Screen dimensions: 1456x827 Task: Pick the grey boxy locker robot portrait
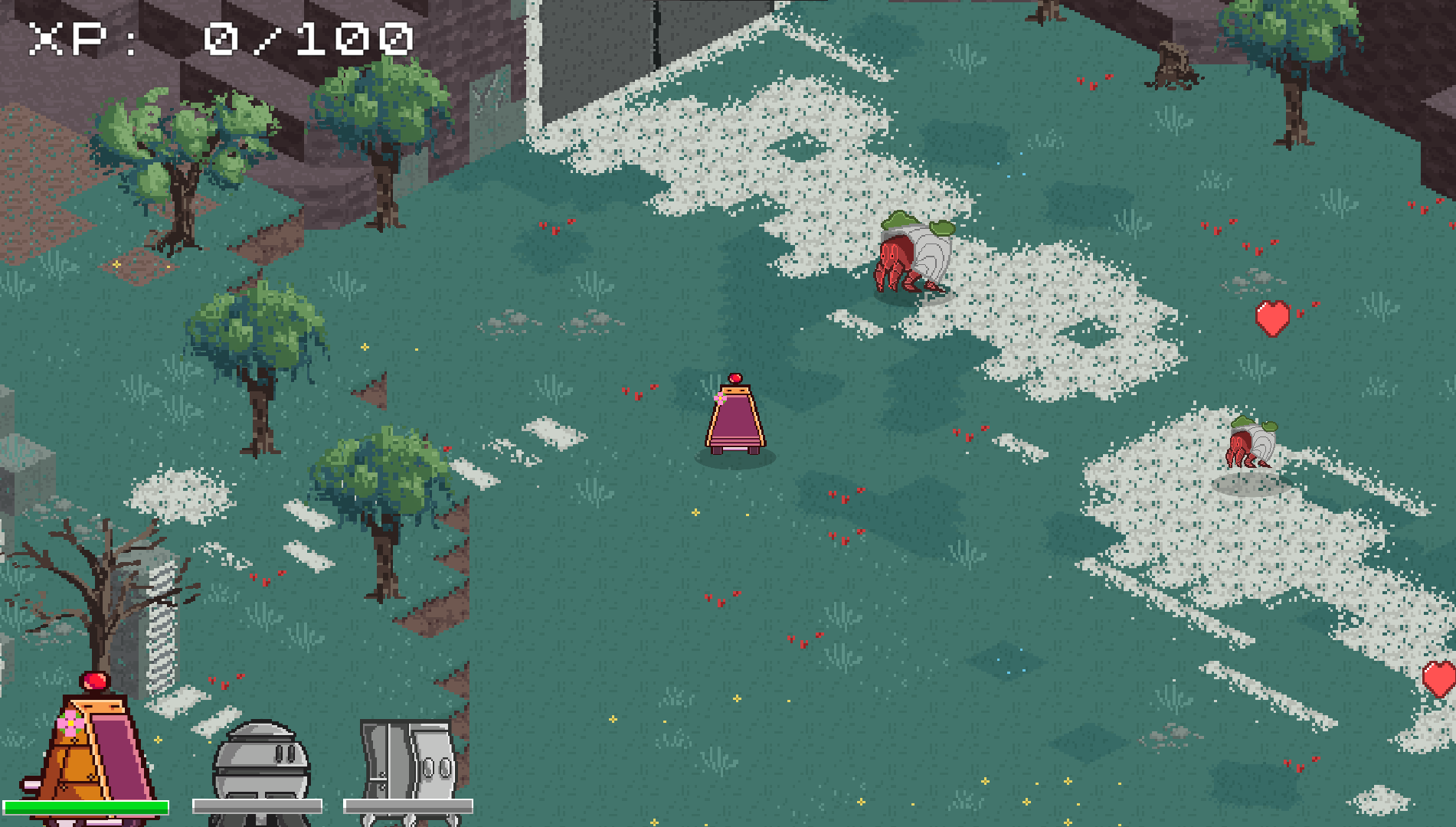[x=410, y=766]
